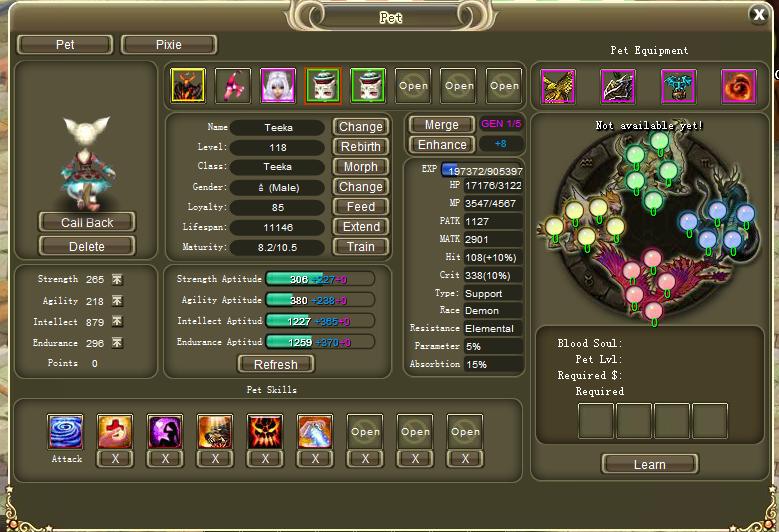
Task: Switch to the Pixie tab
Action: coord(168,45)
